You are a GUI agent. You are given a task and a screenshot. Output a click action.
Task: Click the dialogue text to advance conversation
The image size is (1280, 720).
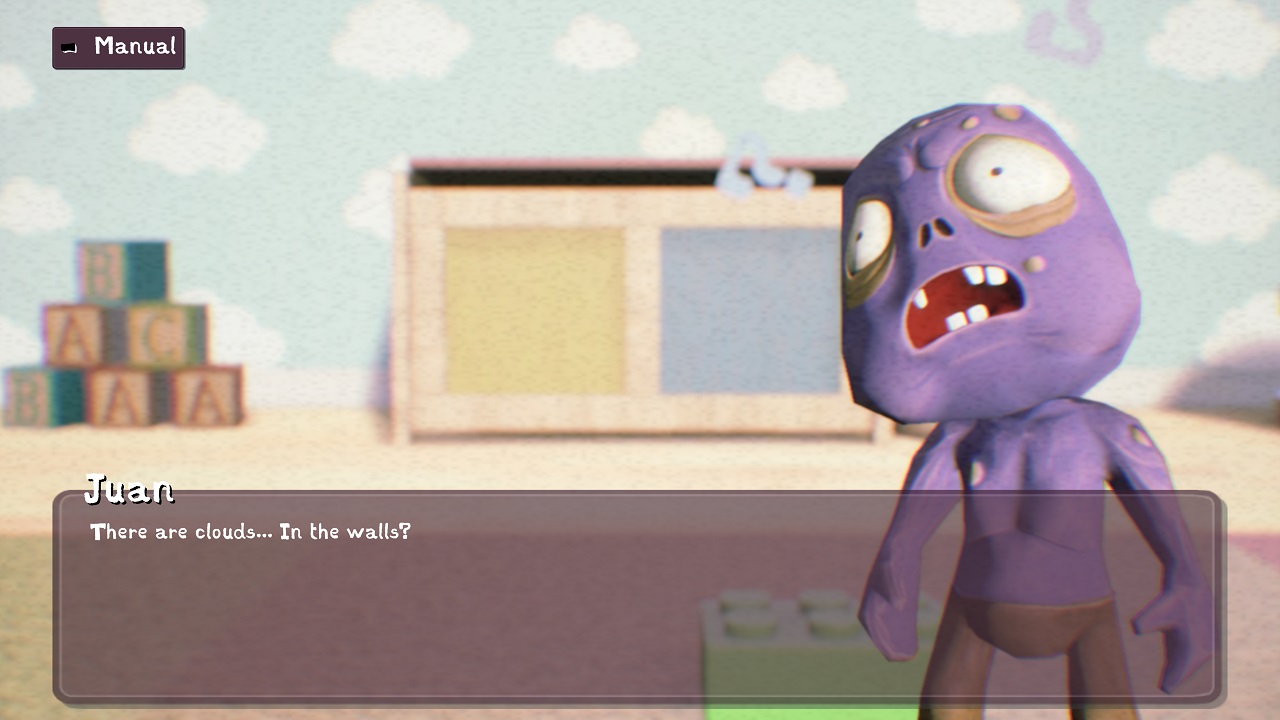click(250, 532)
